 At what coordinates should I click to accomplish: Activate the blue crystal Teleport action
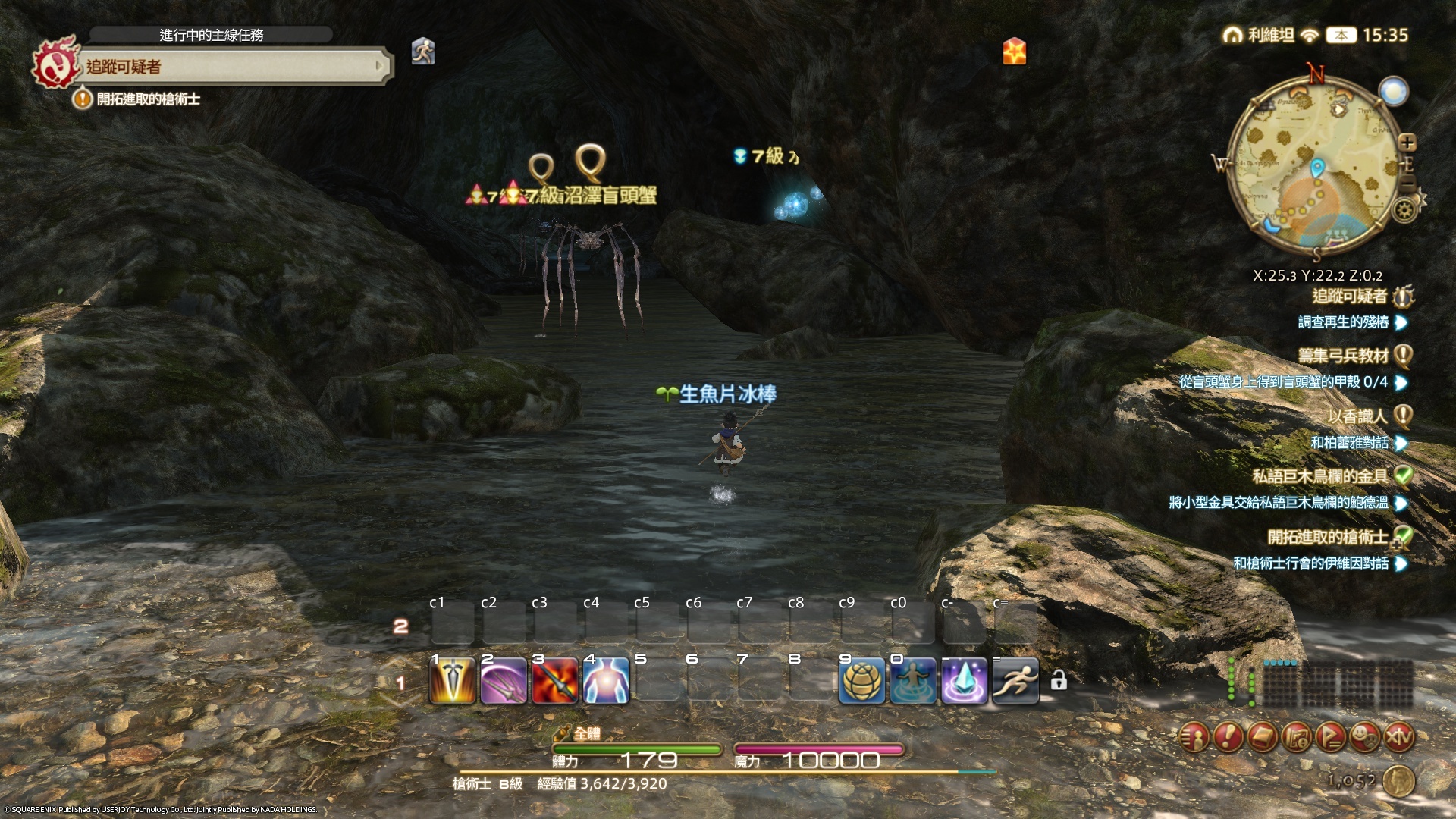964,681
